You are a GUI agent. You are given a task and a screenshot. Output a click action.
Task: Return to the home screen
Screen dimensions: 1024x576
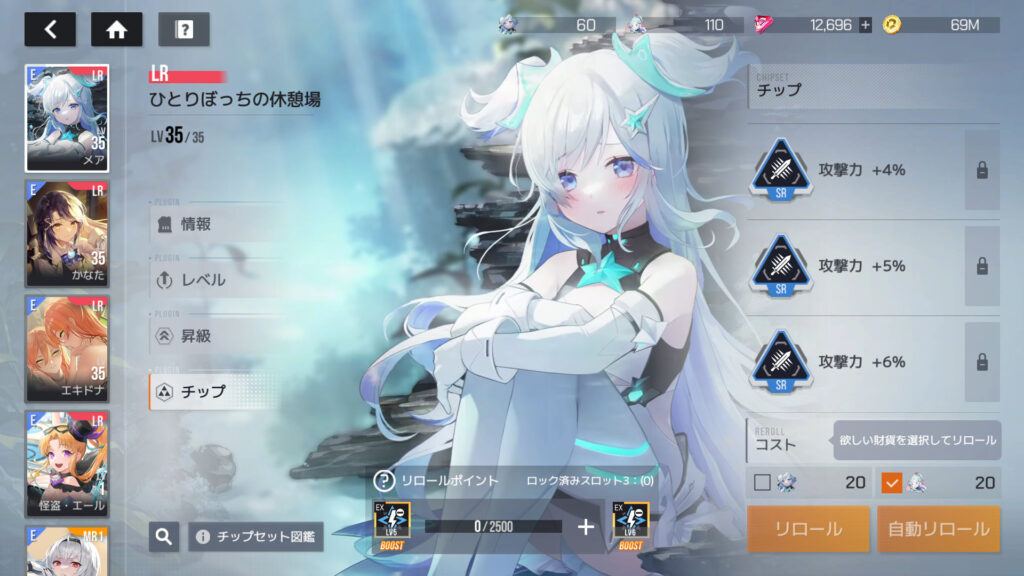(117, 29)
